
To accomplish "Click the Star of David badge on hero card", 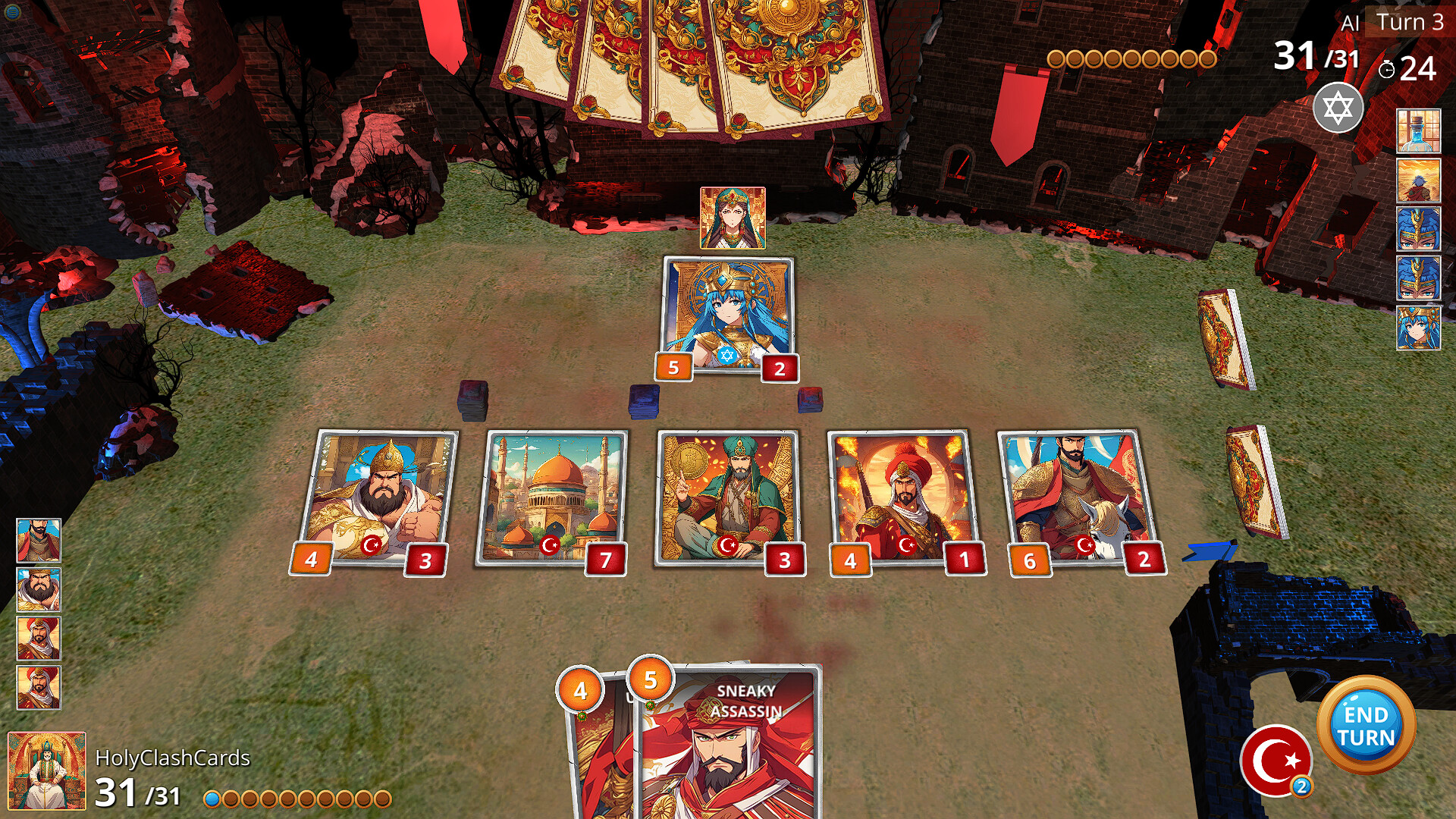I will click(726, 353).
